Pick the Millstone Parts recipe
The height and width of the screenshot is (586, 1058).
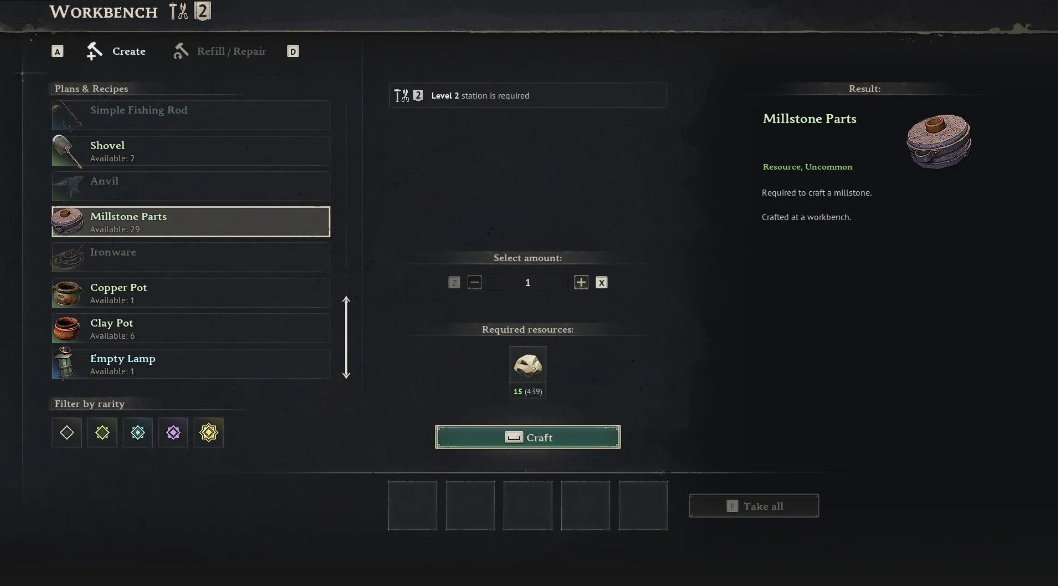[x=191, y=222]
